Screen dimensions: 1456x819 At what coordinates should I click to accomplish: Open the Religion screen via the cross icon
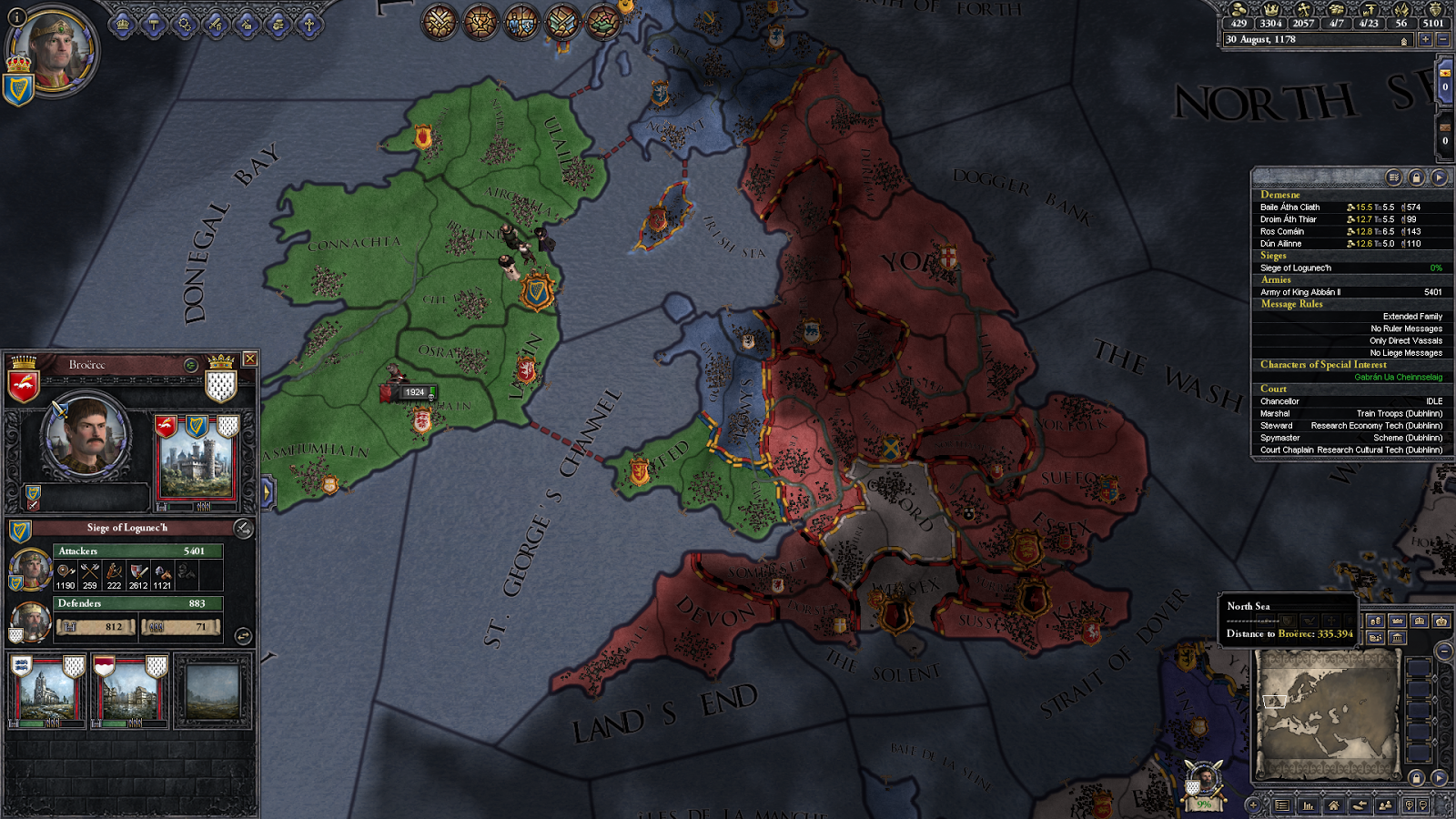click(x=310, y=25)
